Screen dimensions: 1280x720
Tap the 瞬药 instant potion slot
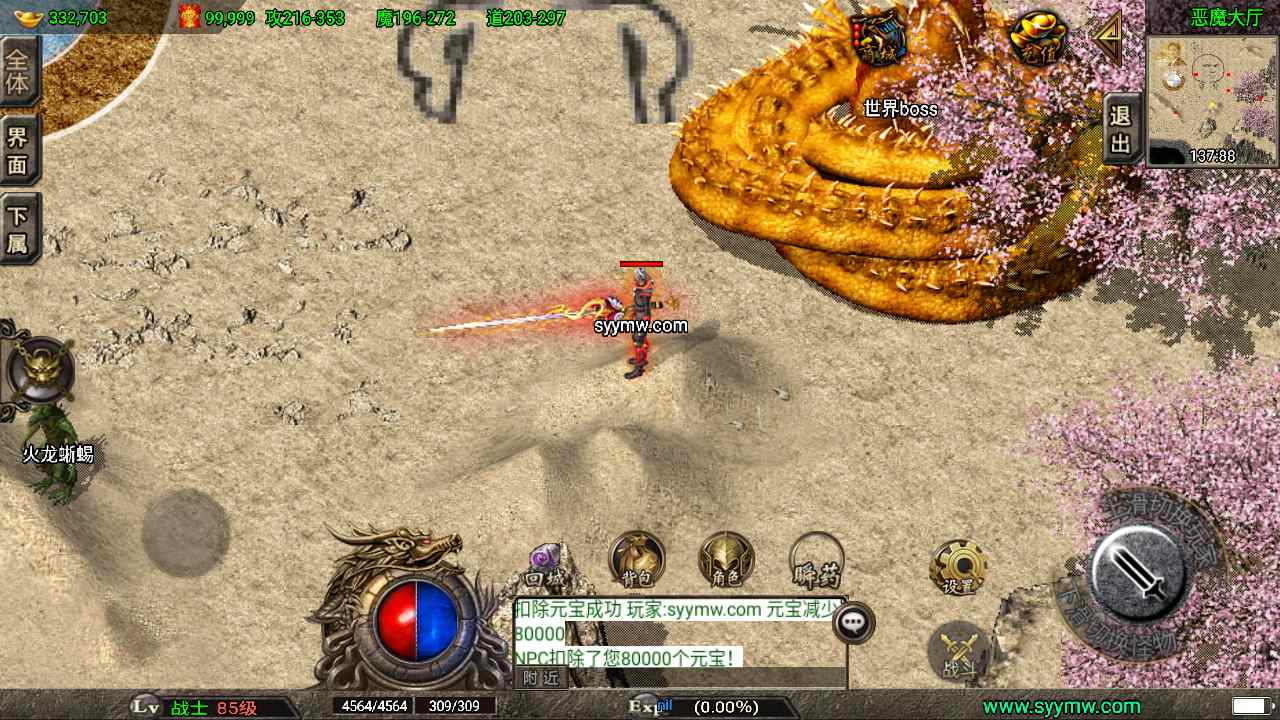(816, 562)
